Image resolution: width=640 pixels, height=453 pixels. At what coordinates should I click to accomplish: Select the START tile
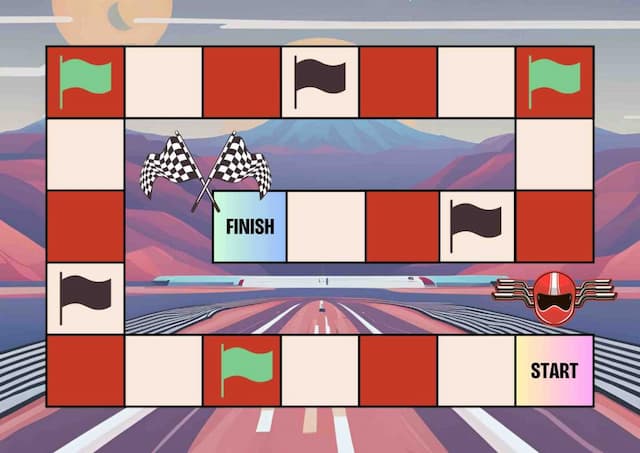[x=554, y=371]
